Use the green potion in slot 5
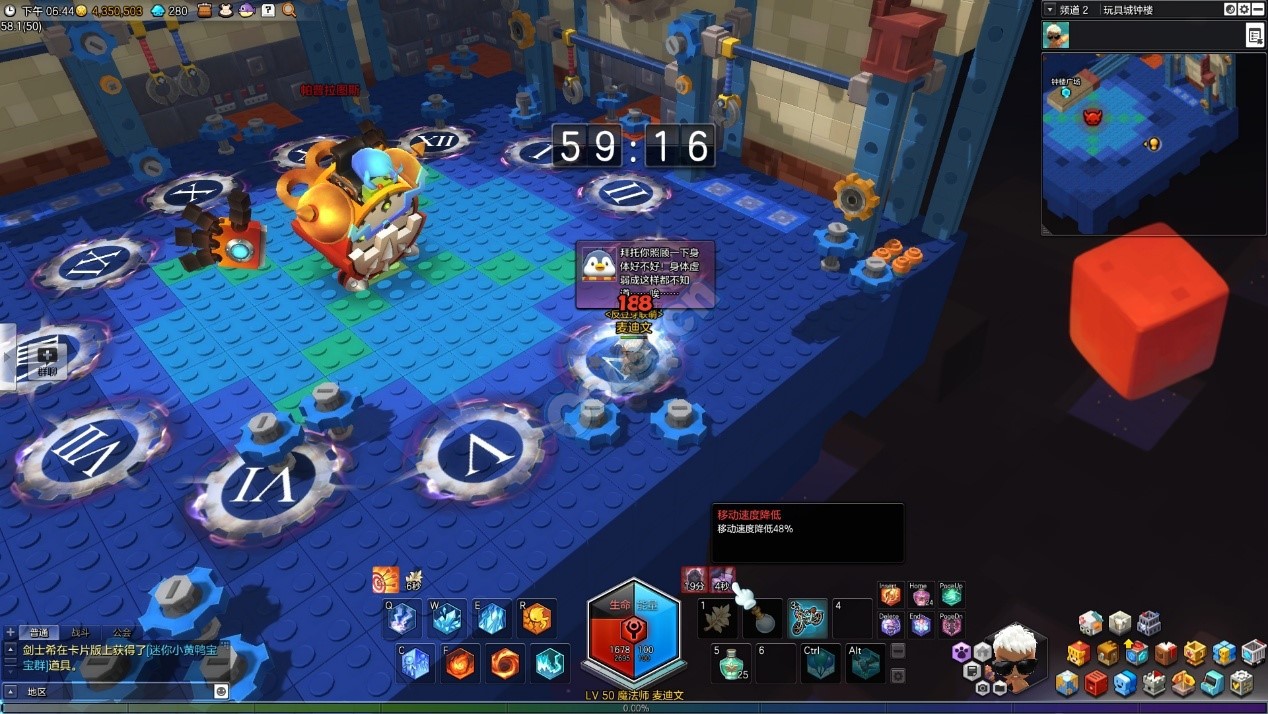Screen dimensions: 1268x714 [x=733, y=662]
